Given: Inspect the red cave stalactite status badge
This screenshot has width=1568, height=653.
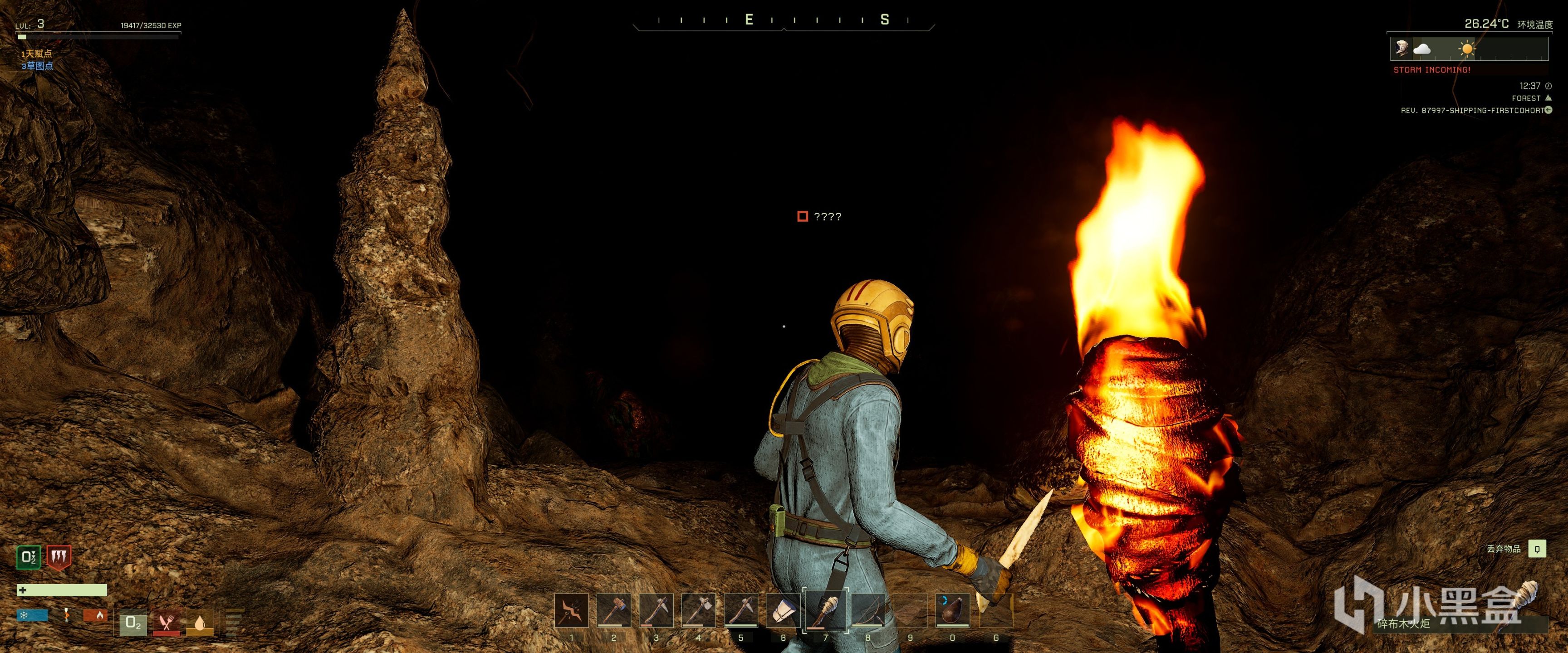Looking at the screenshot, I should (59, 557).
